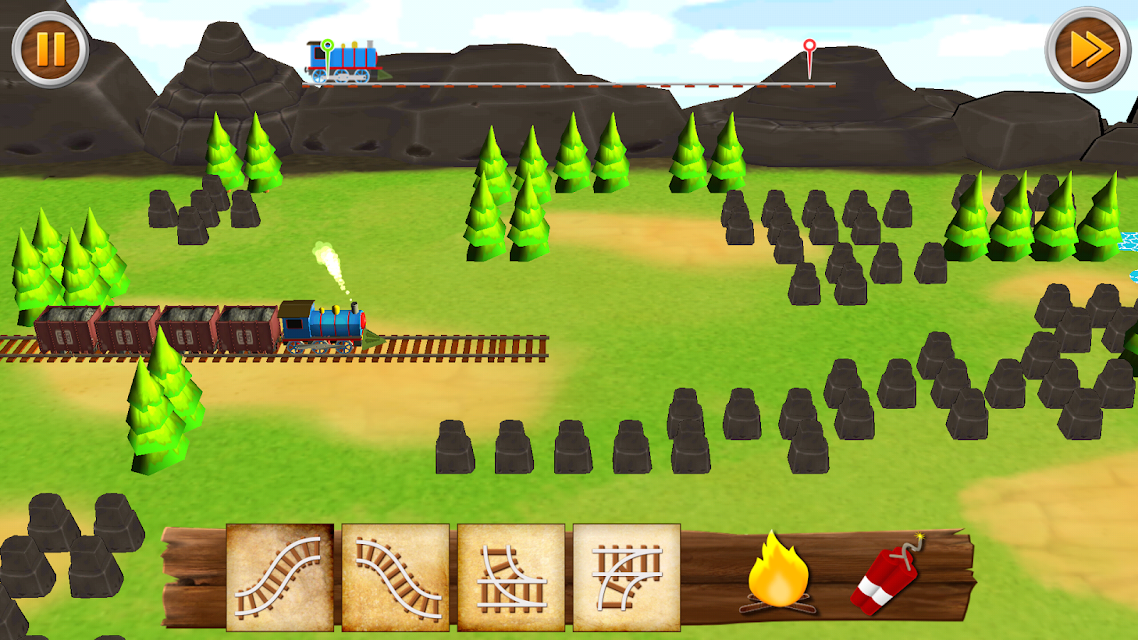The height and width of the screenshot is (640, 1138).
Task: Pick the switch track with straight rail at bottom
Action: 511,577
